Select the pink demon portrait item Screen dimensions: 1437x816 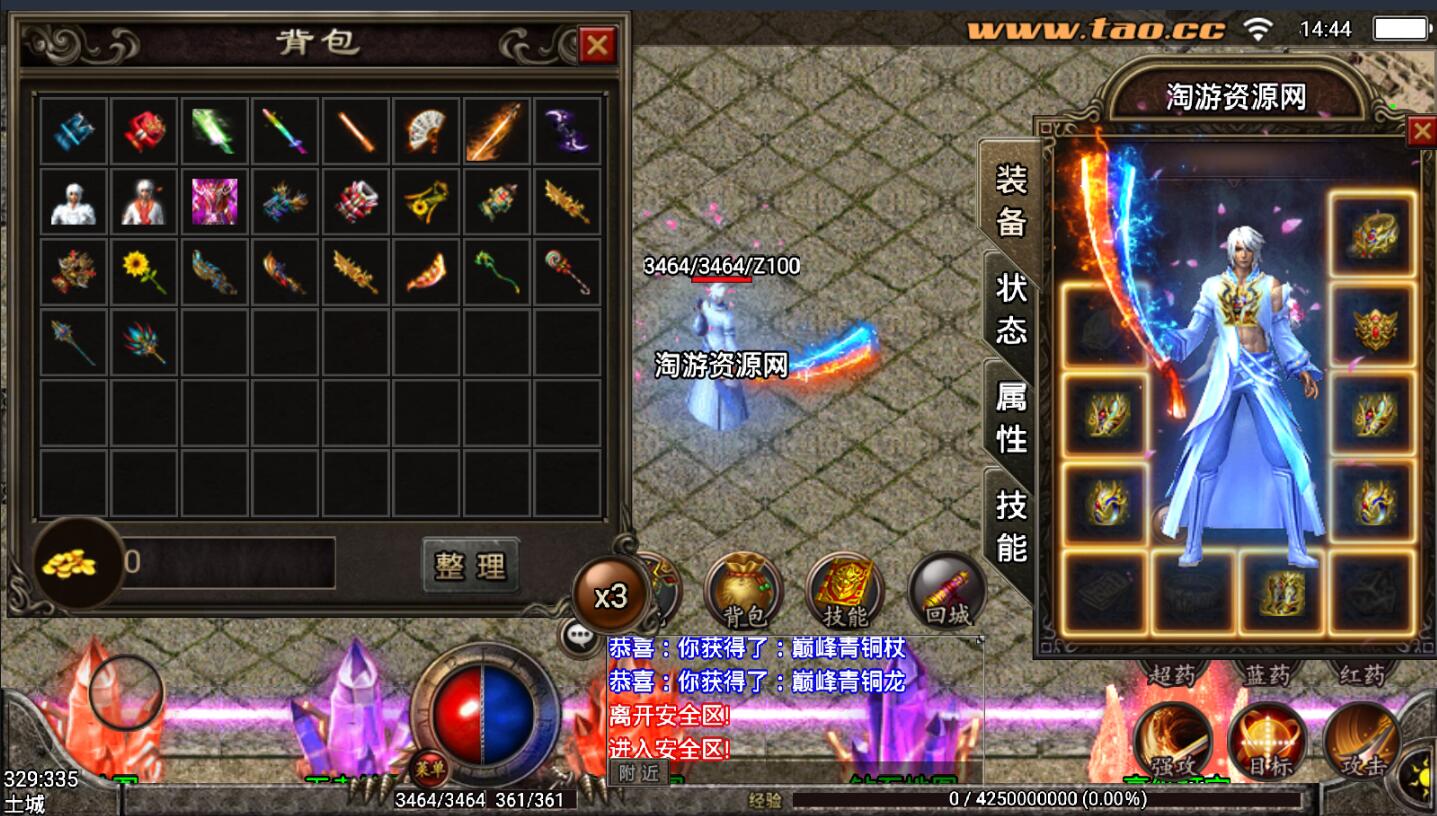[x=215, y=201]
